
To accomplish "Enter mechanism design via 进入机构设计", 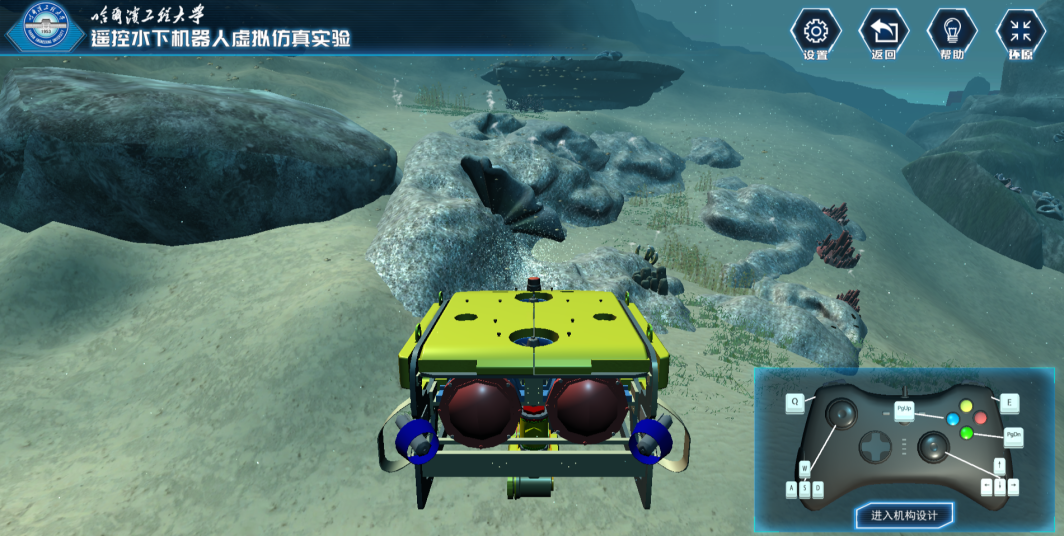I will 904,515.
